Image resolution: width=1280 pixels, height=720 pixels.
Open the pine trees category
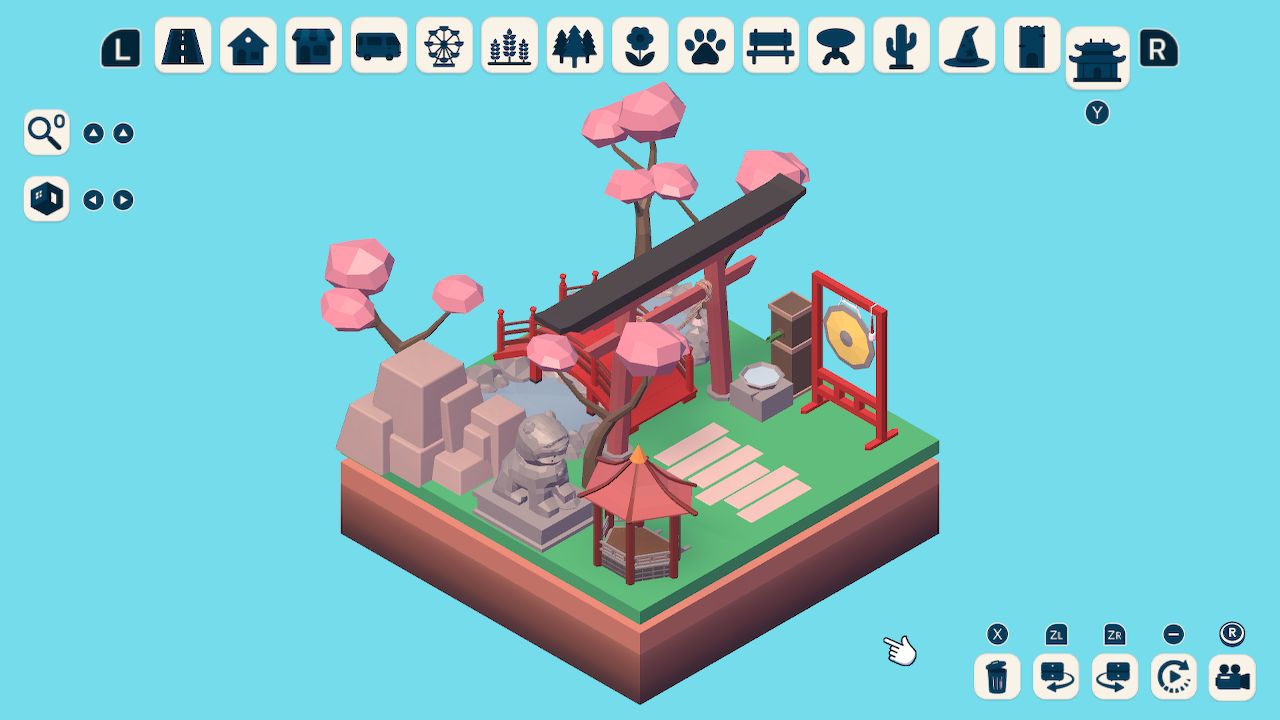click(573, 45)
